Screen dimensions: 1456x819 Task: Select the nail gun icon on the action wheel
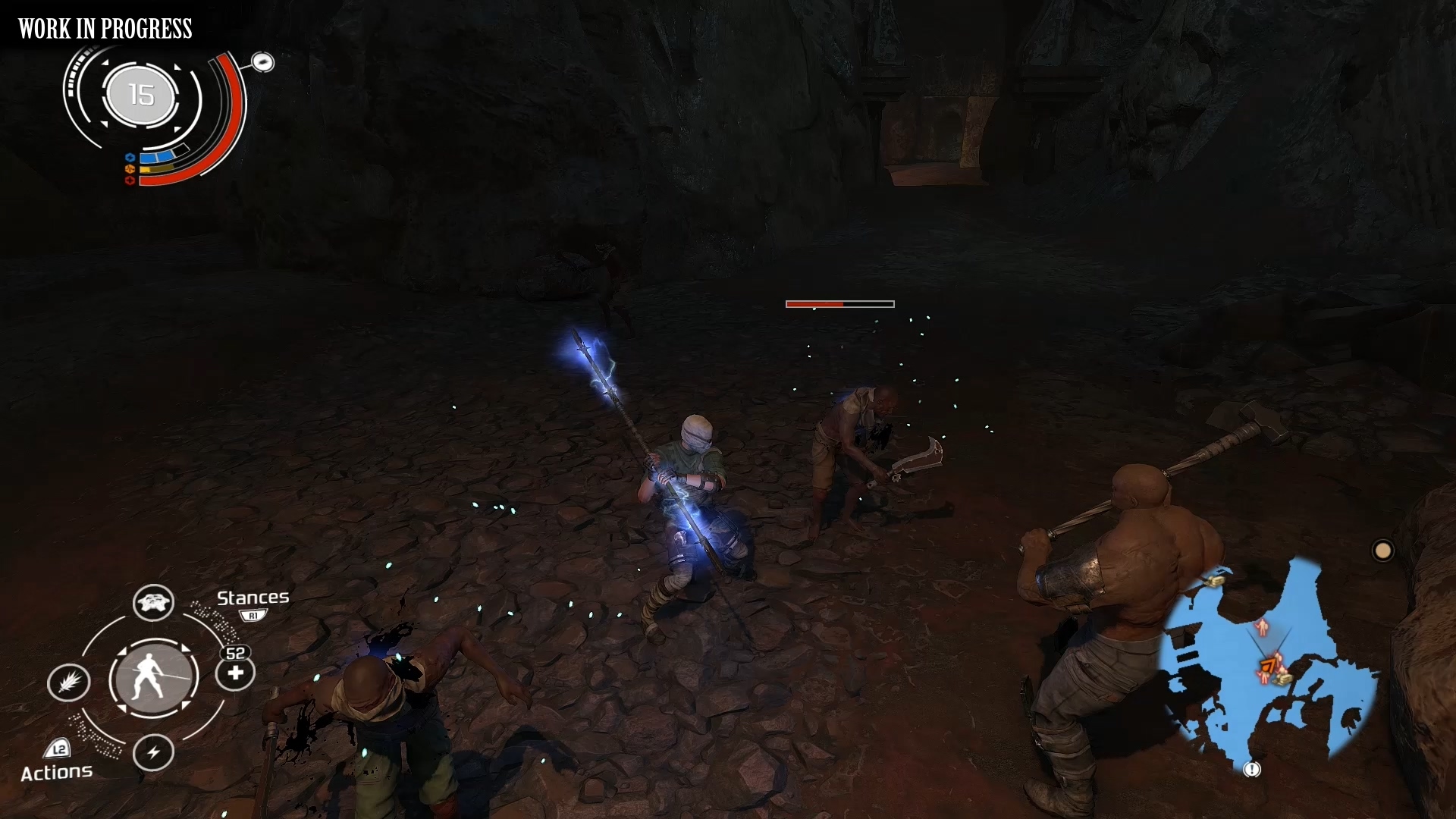(x=70, y=683)
